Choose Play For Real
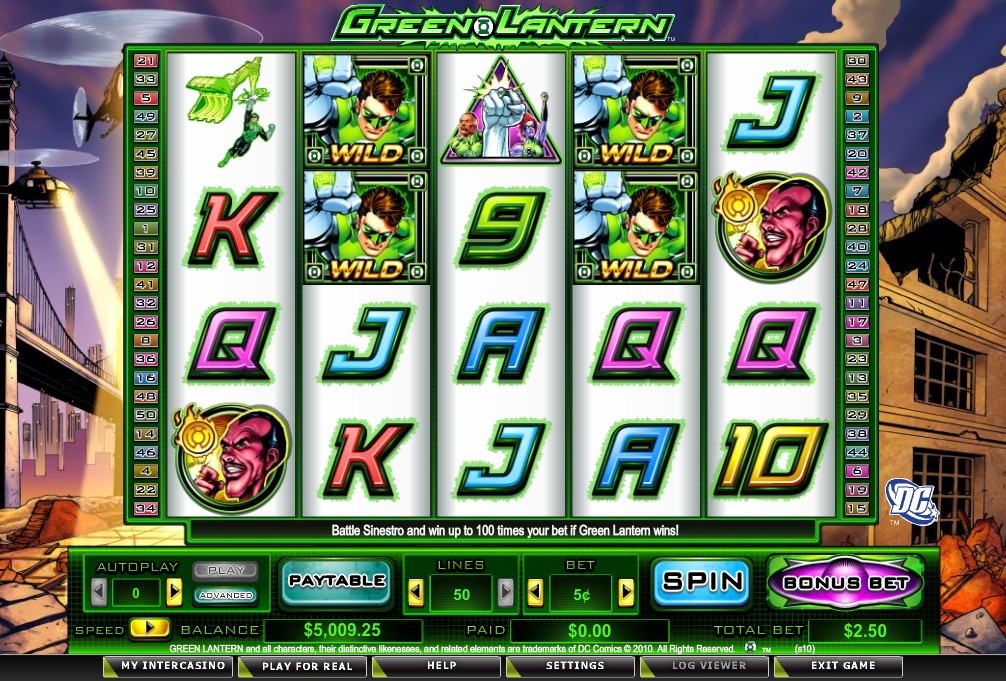This screenshot has width=1006, height=681. pos(307,666)
